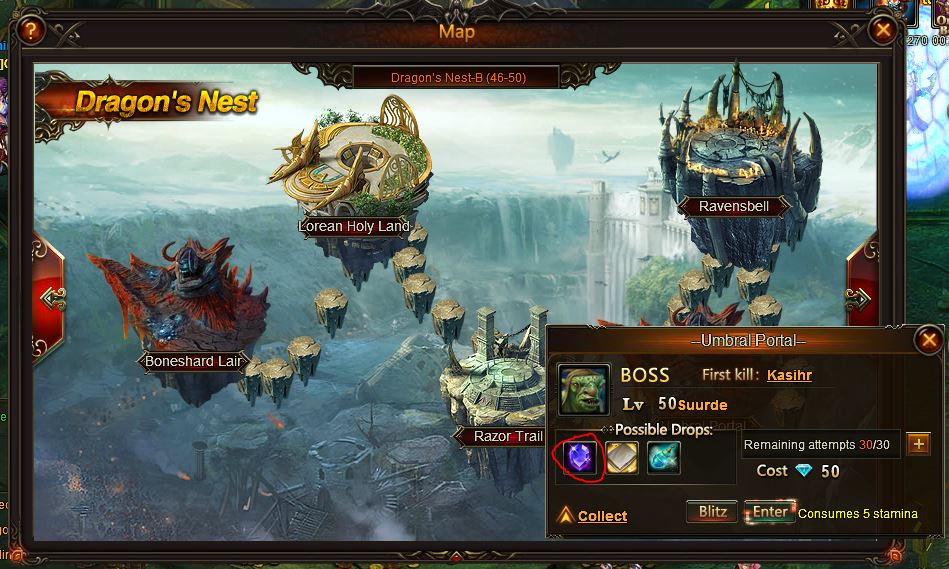The width and height of the screenshot is (949, 569).
Task: Open the Map help question mark
Action: pyautogui.click(x=31, y=30)
